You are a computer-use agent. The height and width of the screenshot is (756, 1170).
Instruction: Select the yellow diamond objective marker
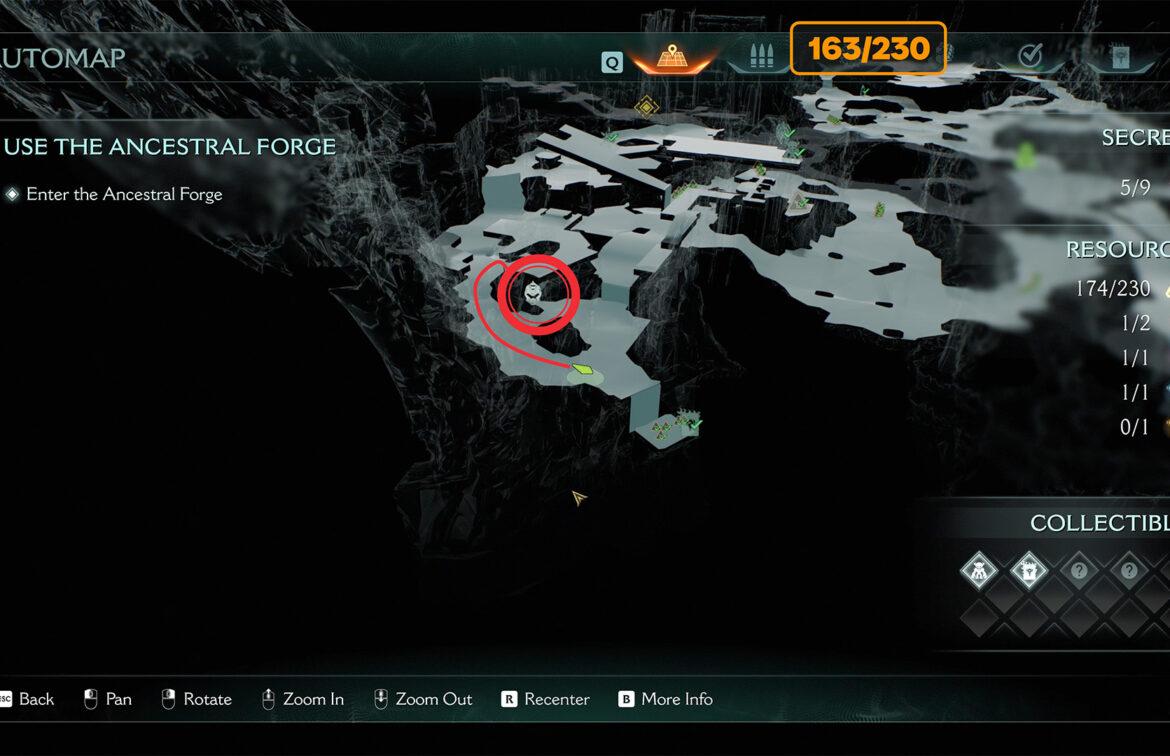(x=647, y=106)
